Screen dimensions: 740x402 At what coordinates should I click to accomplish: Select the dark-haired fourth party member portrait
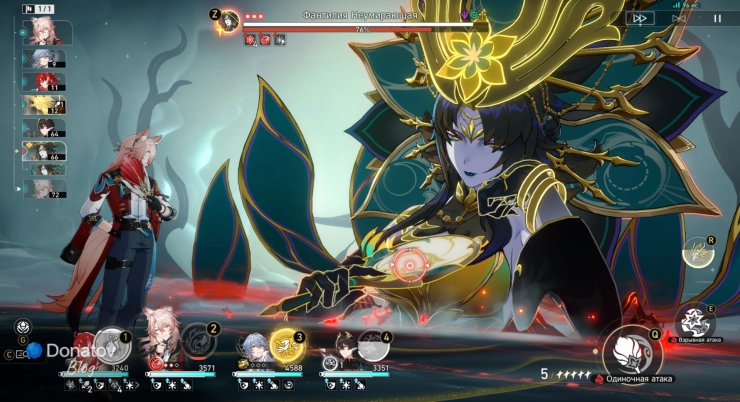click(x=340, y=345)
